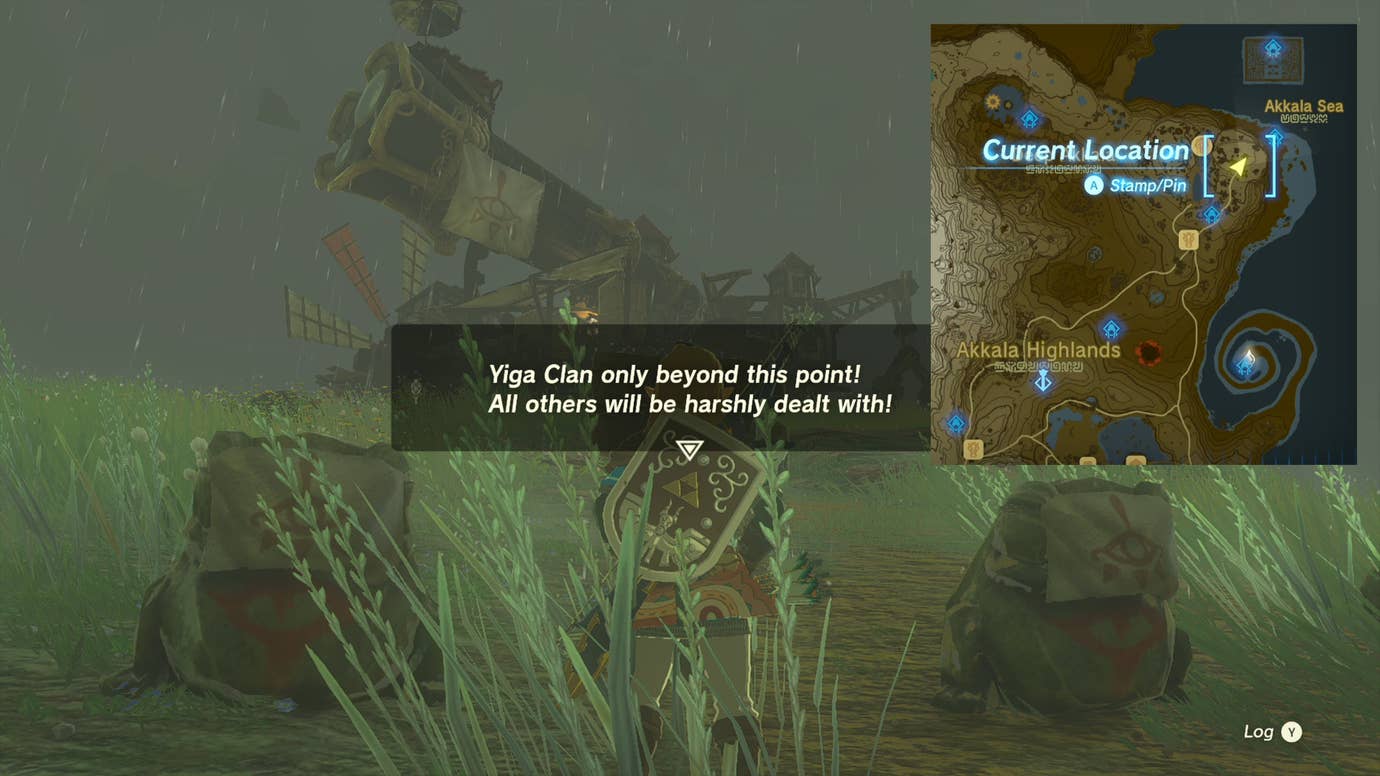Click the shrine icon below Current Location text
This screenshot has width=1380, height=776.
coord(1211,214)
